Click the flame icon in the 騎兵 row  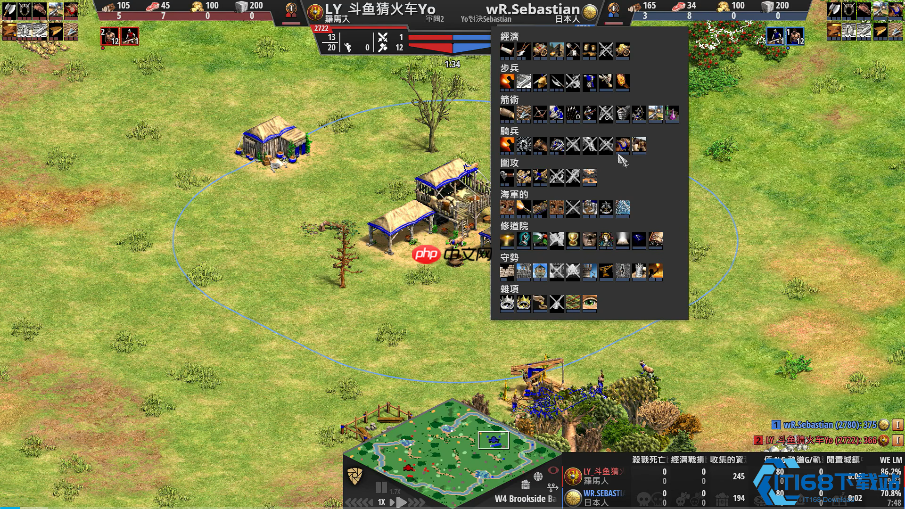coord(508,144)
